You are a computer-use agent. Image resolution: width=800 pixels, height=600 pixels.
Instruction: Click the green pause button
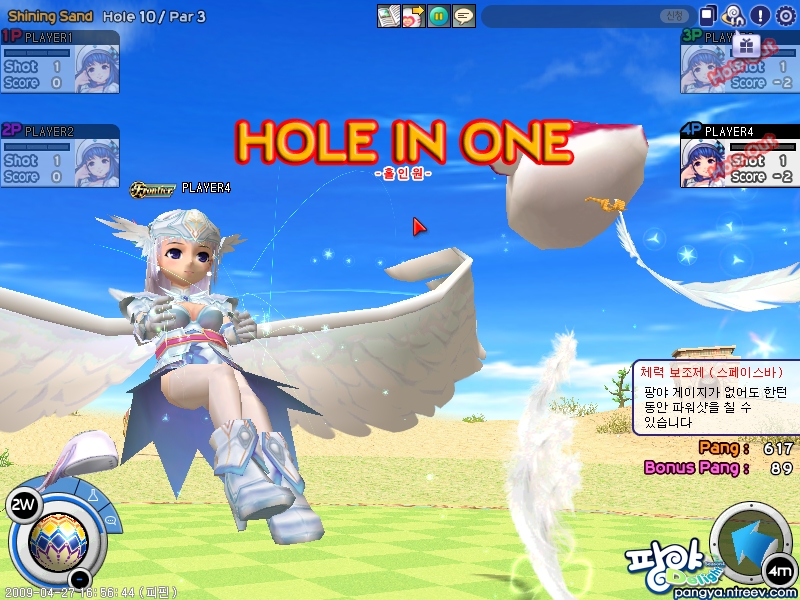tap(438, 16)
